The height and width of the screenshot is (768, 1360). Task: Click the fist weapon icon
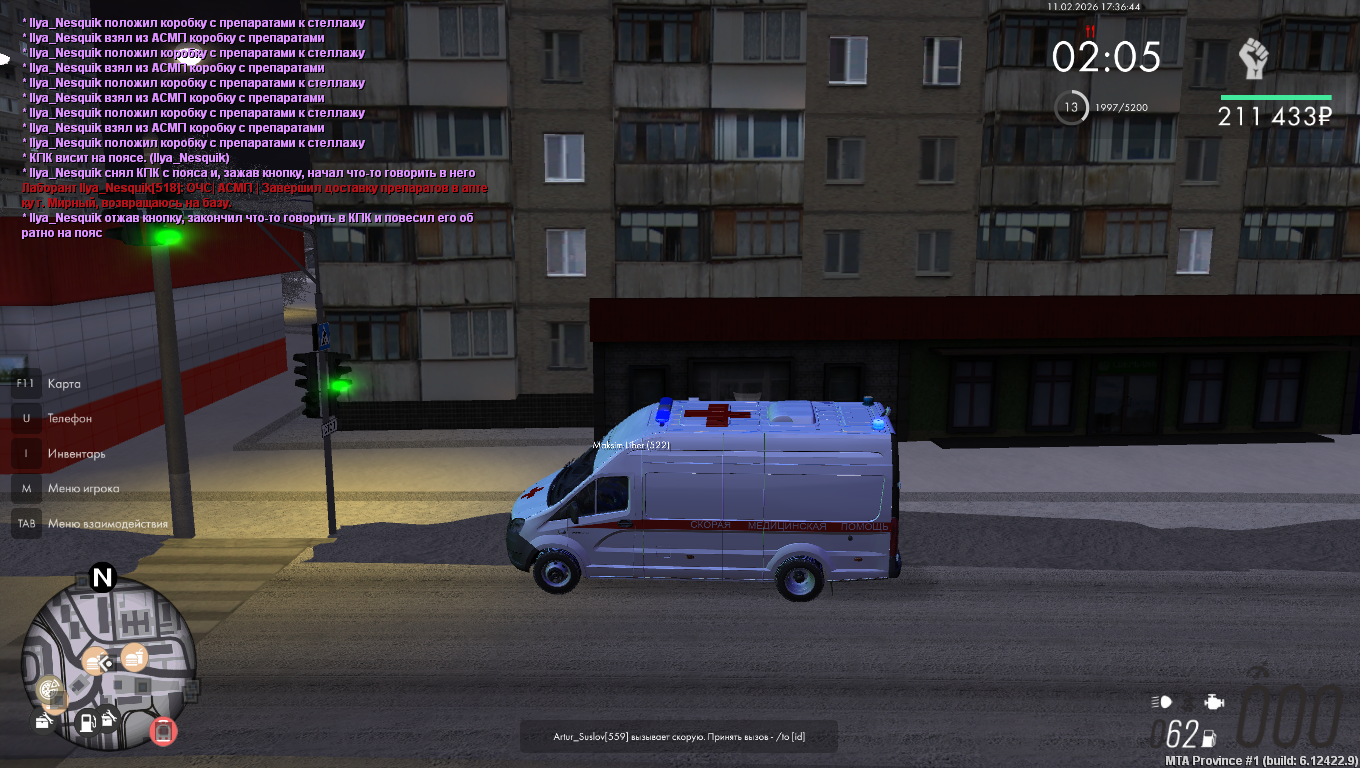click(x=1253, y=60)
